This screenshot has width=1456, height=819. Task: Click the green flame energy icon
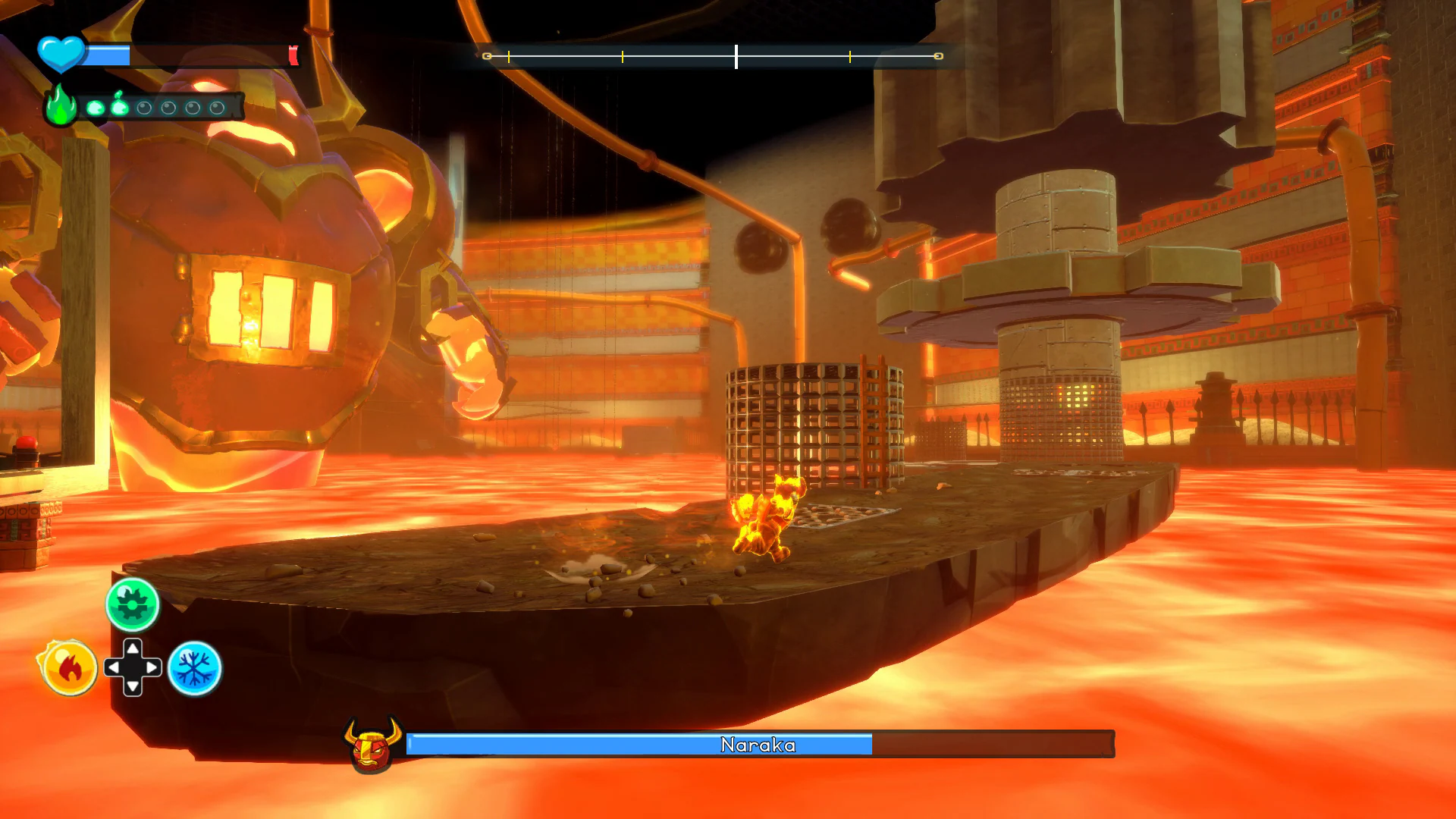click(59, 106)
